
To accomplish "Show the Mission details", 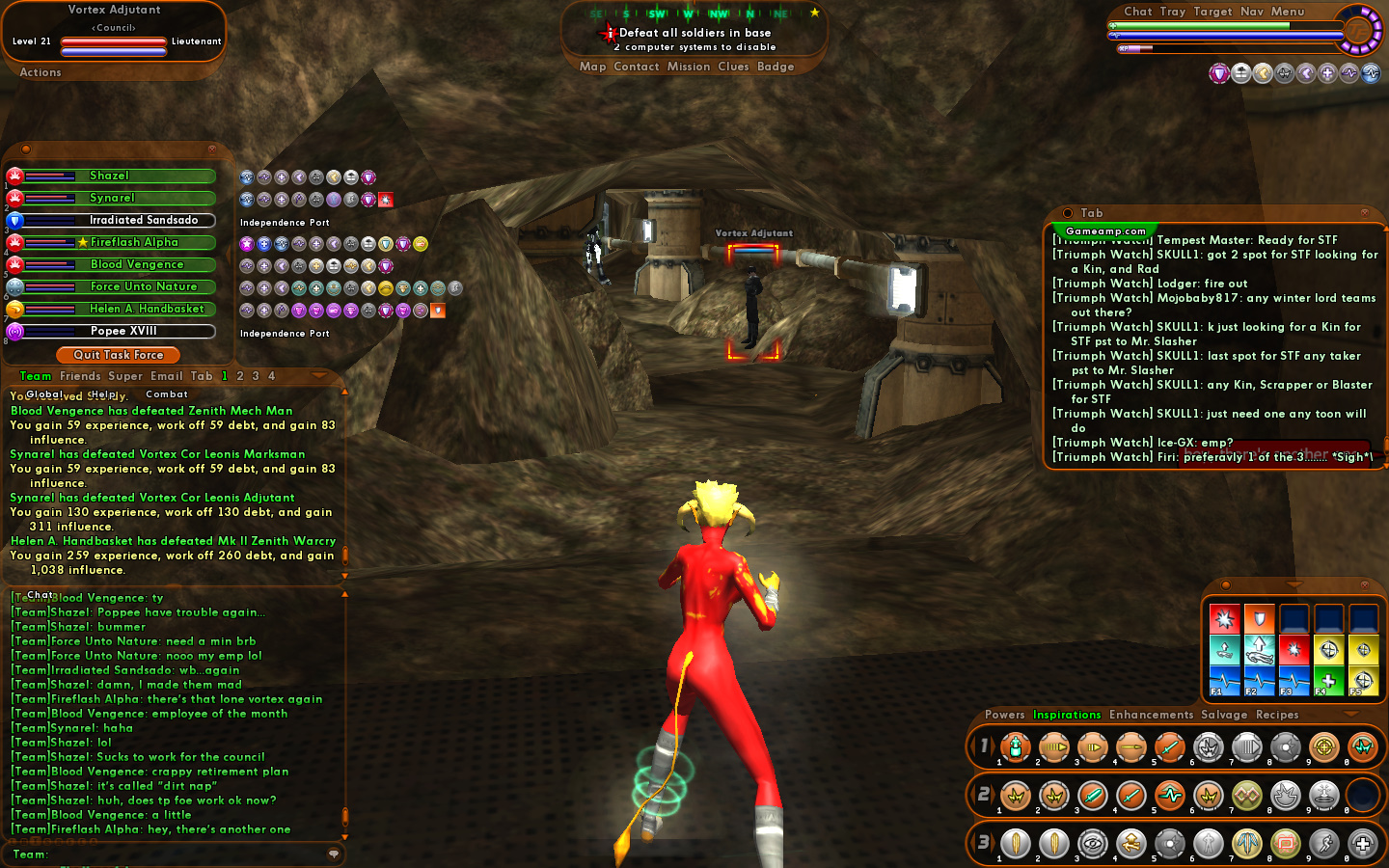I will coord(688,67).
